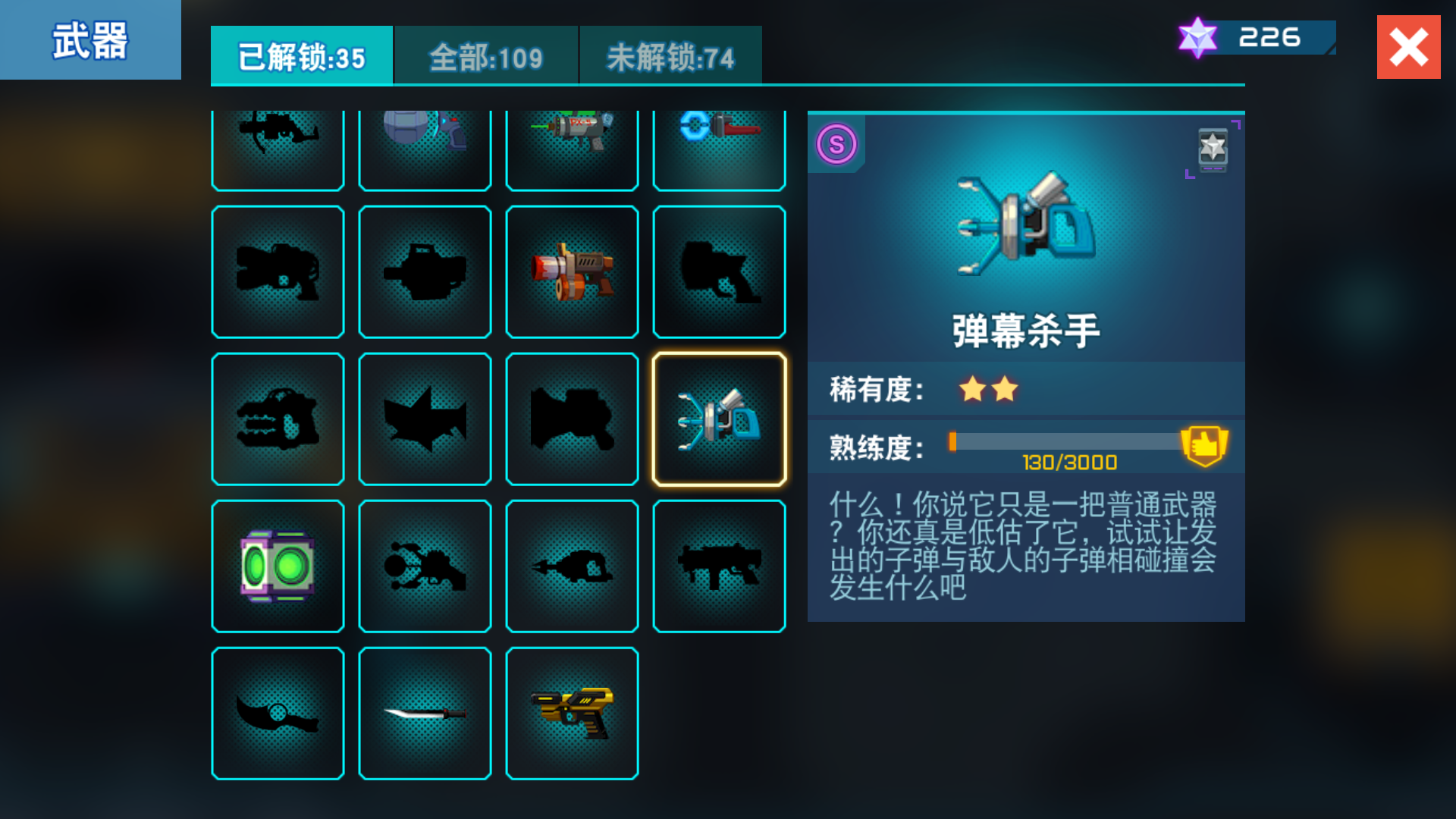Select the yellow pistol weapon icon
The height and width of the screenshot is (819, 1456).
(x=572, y=712)
